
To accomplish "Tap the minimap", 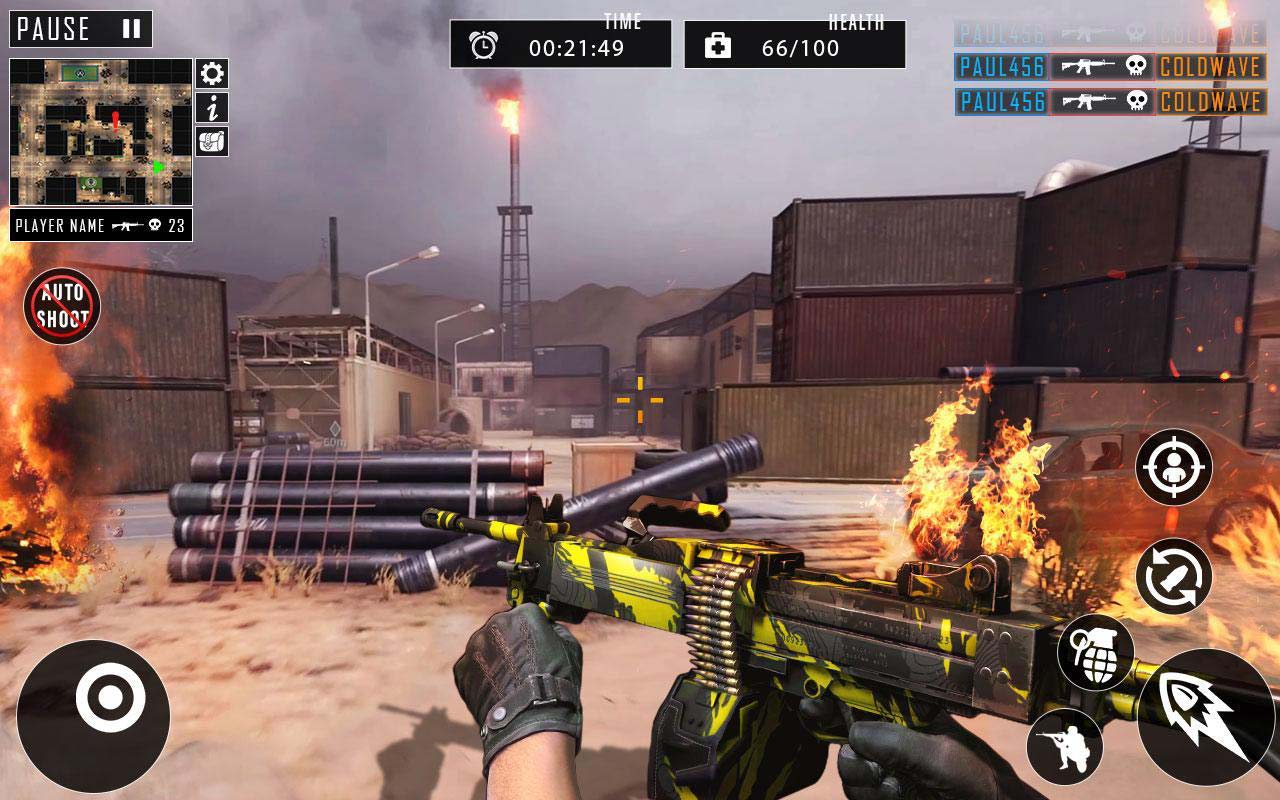I will pyautogui.click(x=100, y=132).
